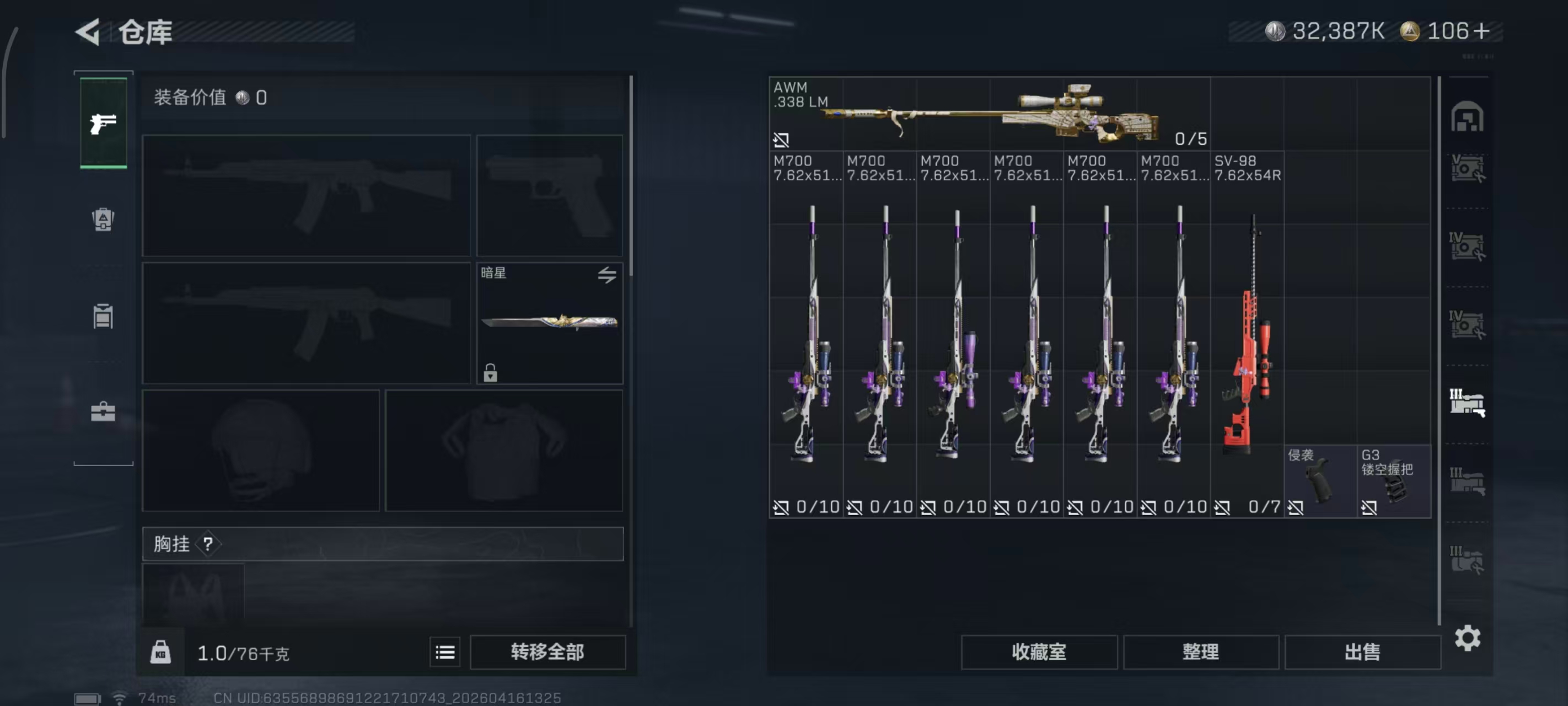Screen dimensions: 1568x706
Task: Swap the 暗星 melee weapon
Action: [606, 275]
